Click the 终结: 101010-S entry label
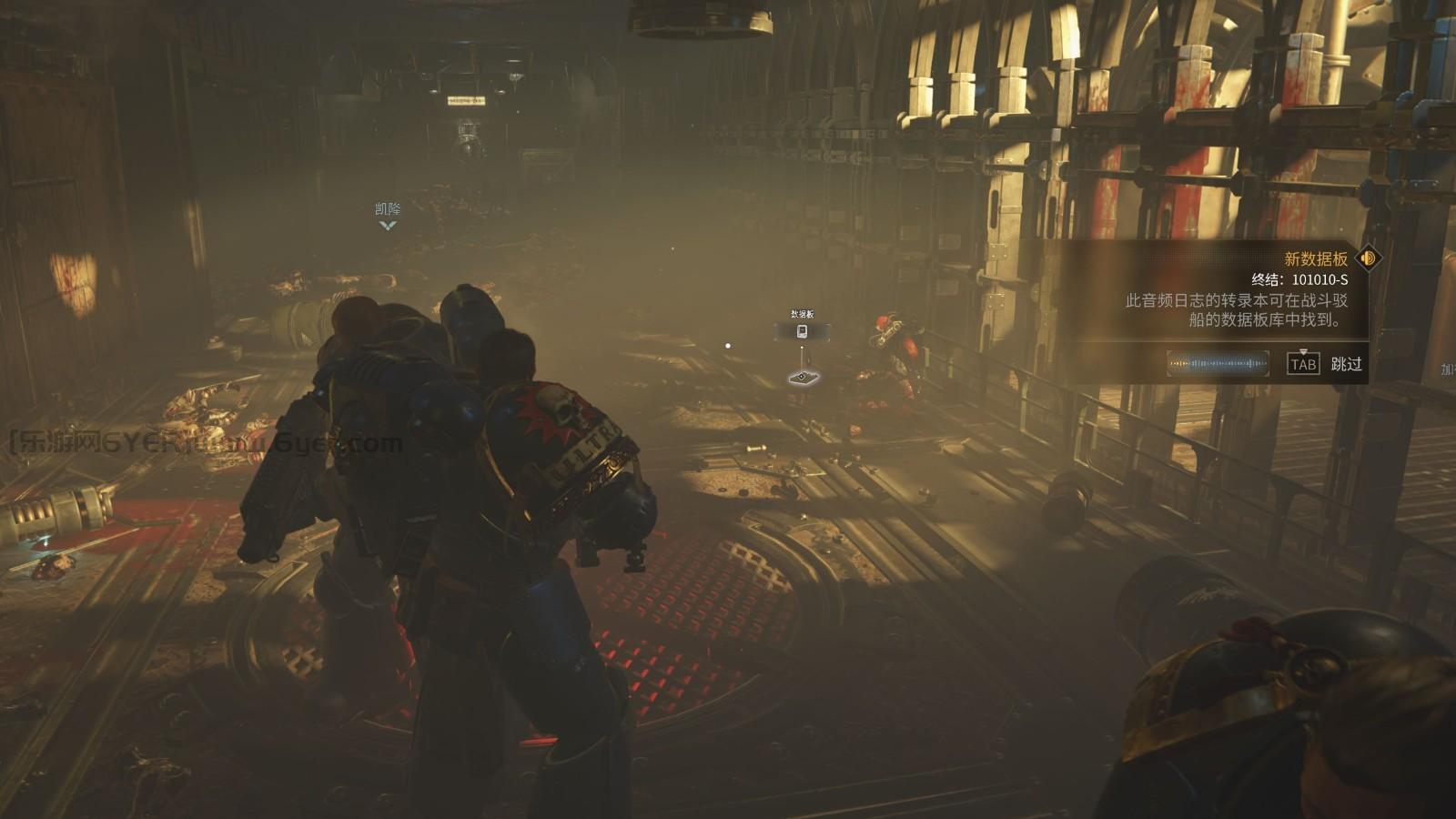This screenshot has height=819, width=1456. [x=1299, y=280]
